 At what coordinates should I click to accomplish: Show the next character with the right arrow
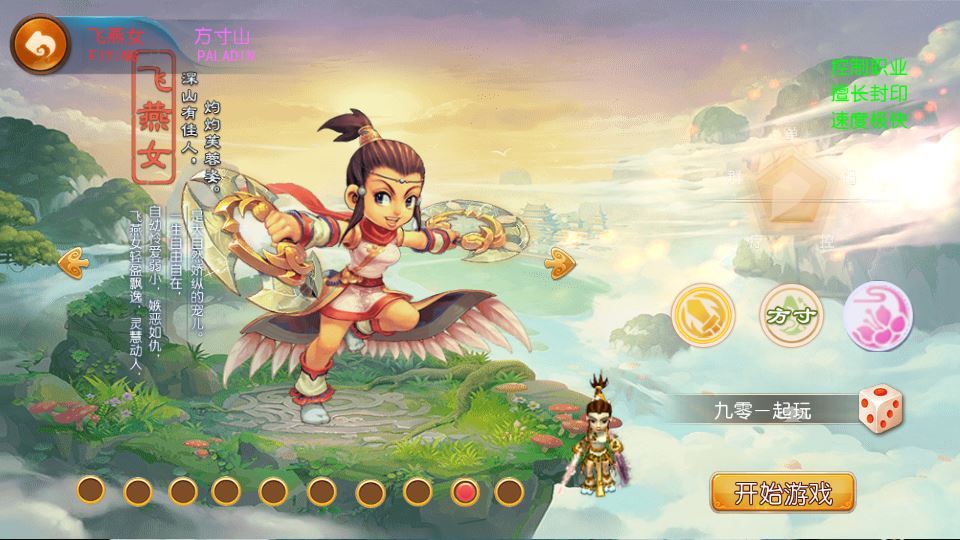[559, 263]
